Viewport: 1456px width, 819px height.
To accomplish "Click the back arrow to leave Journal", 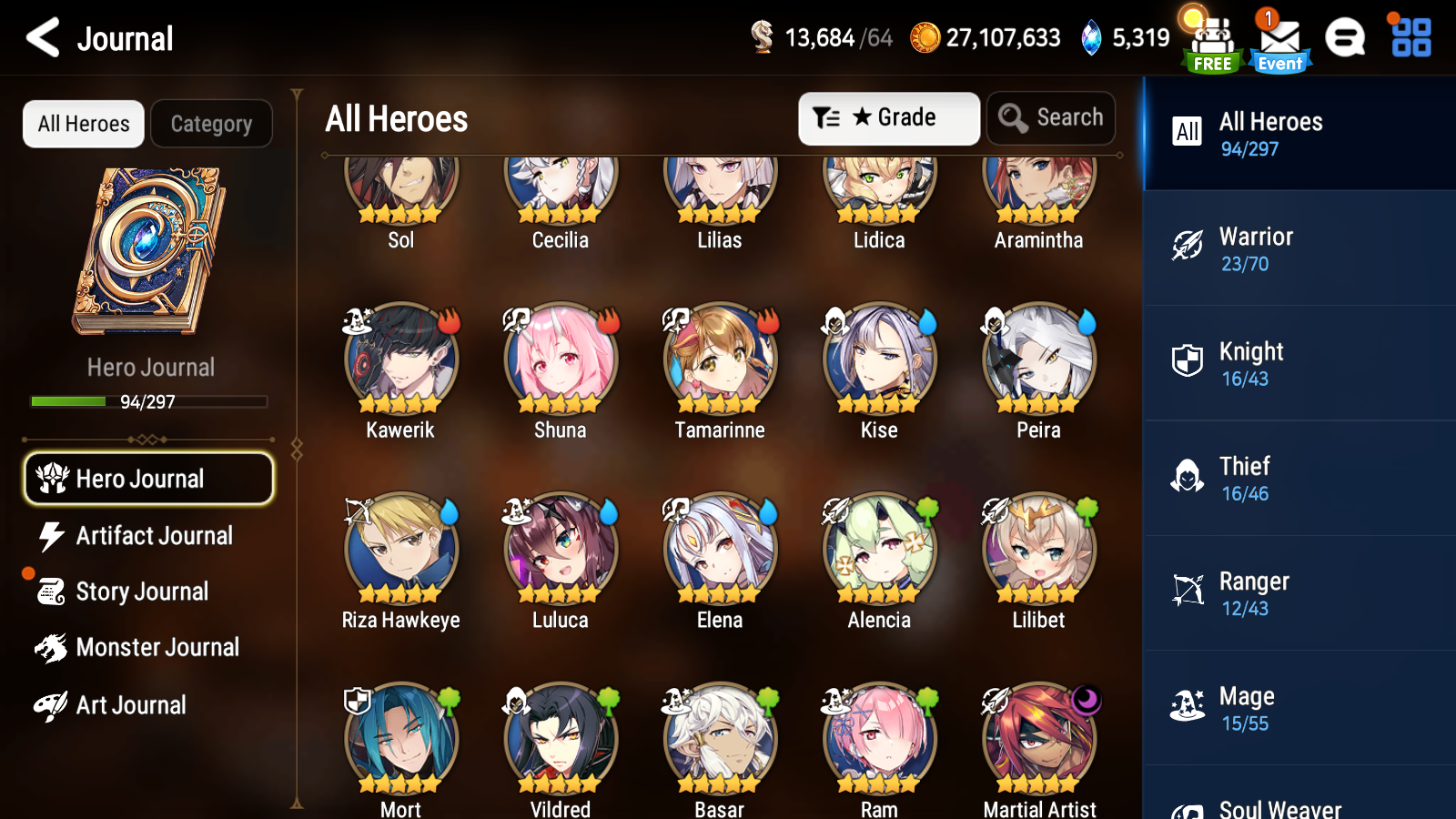I will click(x=41, y=38).
